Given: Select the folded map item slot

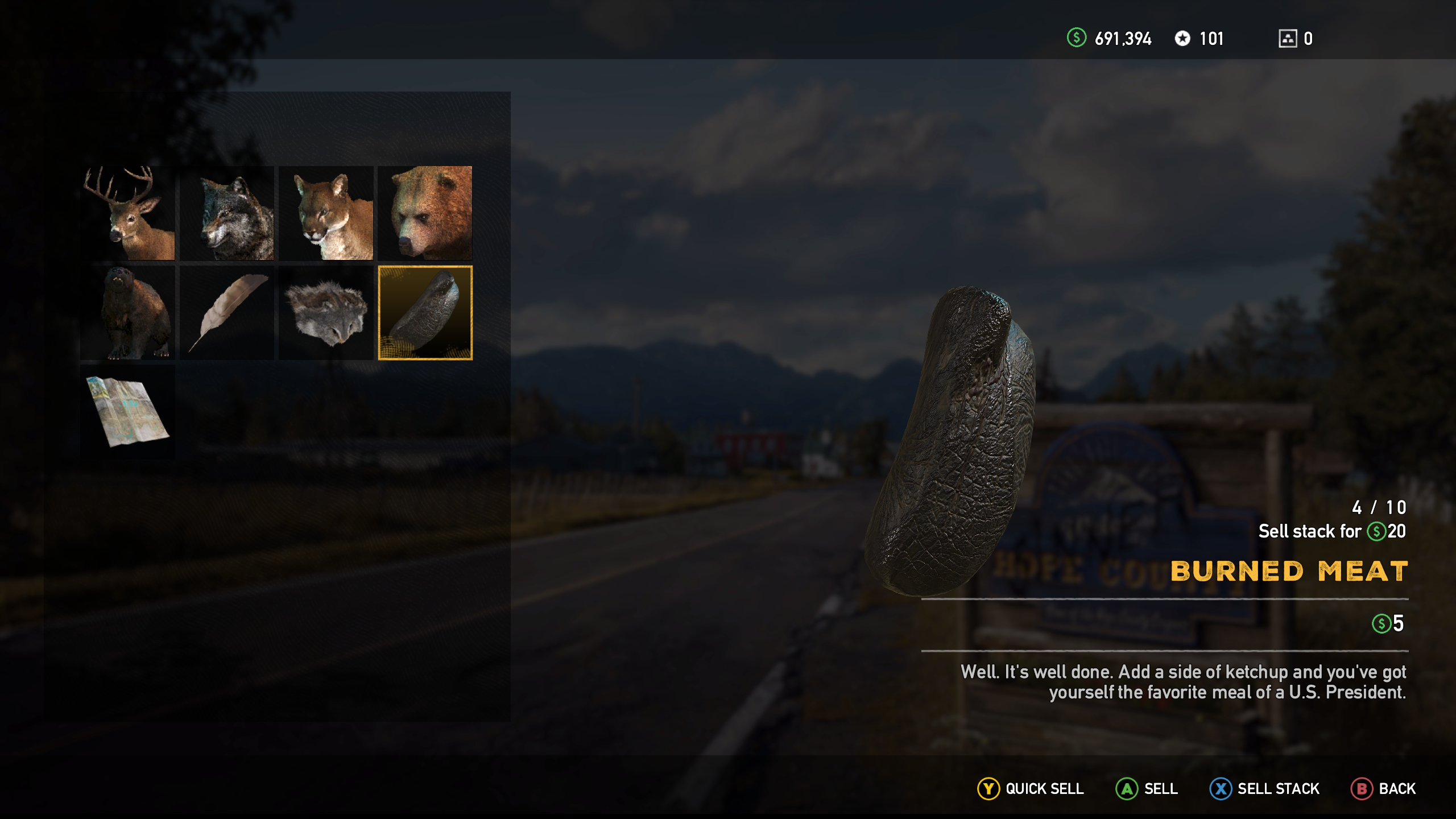Looking at the screenshot, I should tap(128, 412).
